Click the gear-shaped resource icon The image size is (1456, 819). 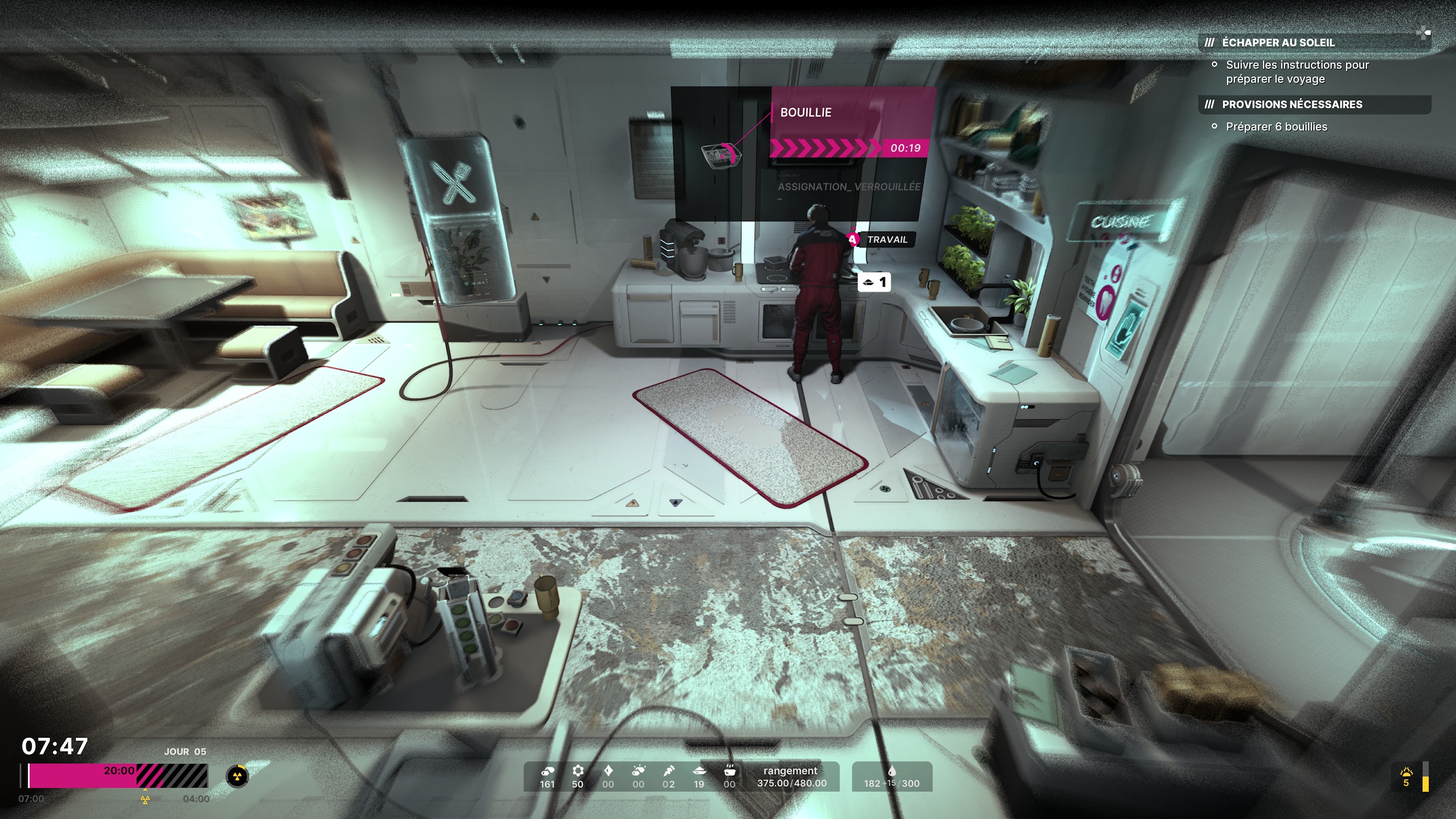(x=578, y=771)
